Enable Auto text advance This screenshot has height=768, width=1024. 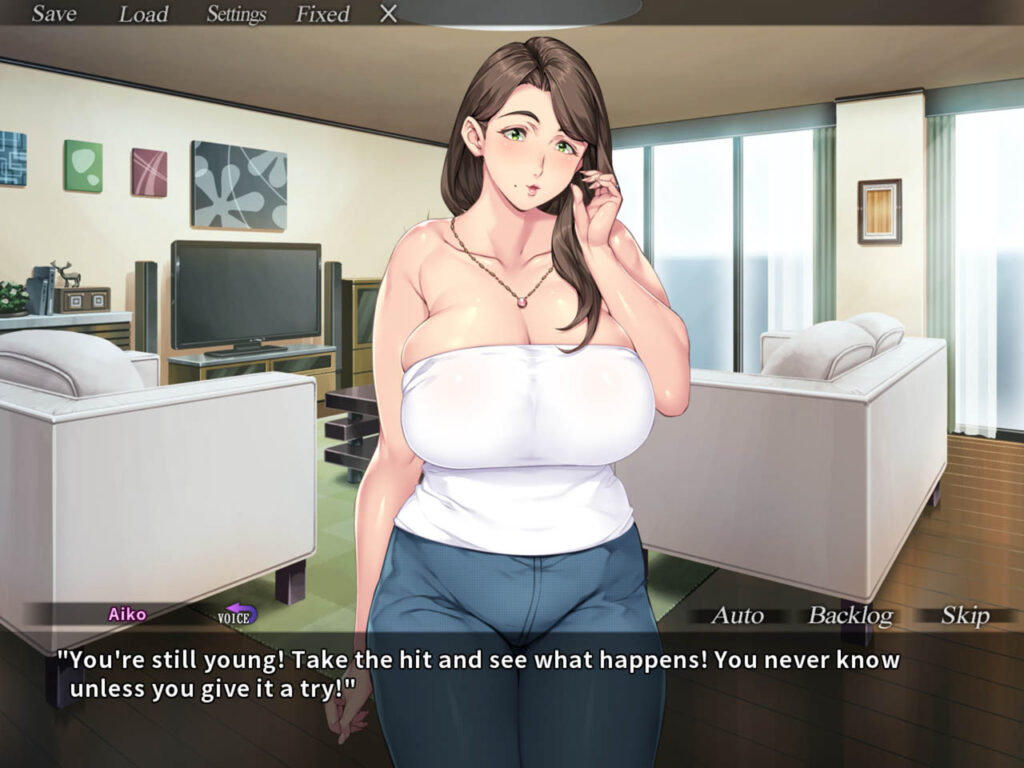click(x=737, y=615)
